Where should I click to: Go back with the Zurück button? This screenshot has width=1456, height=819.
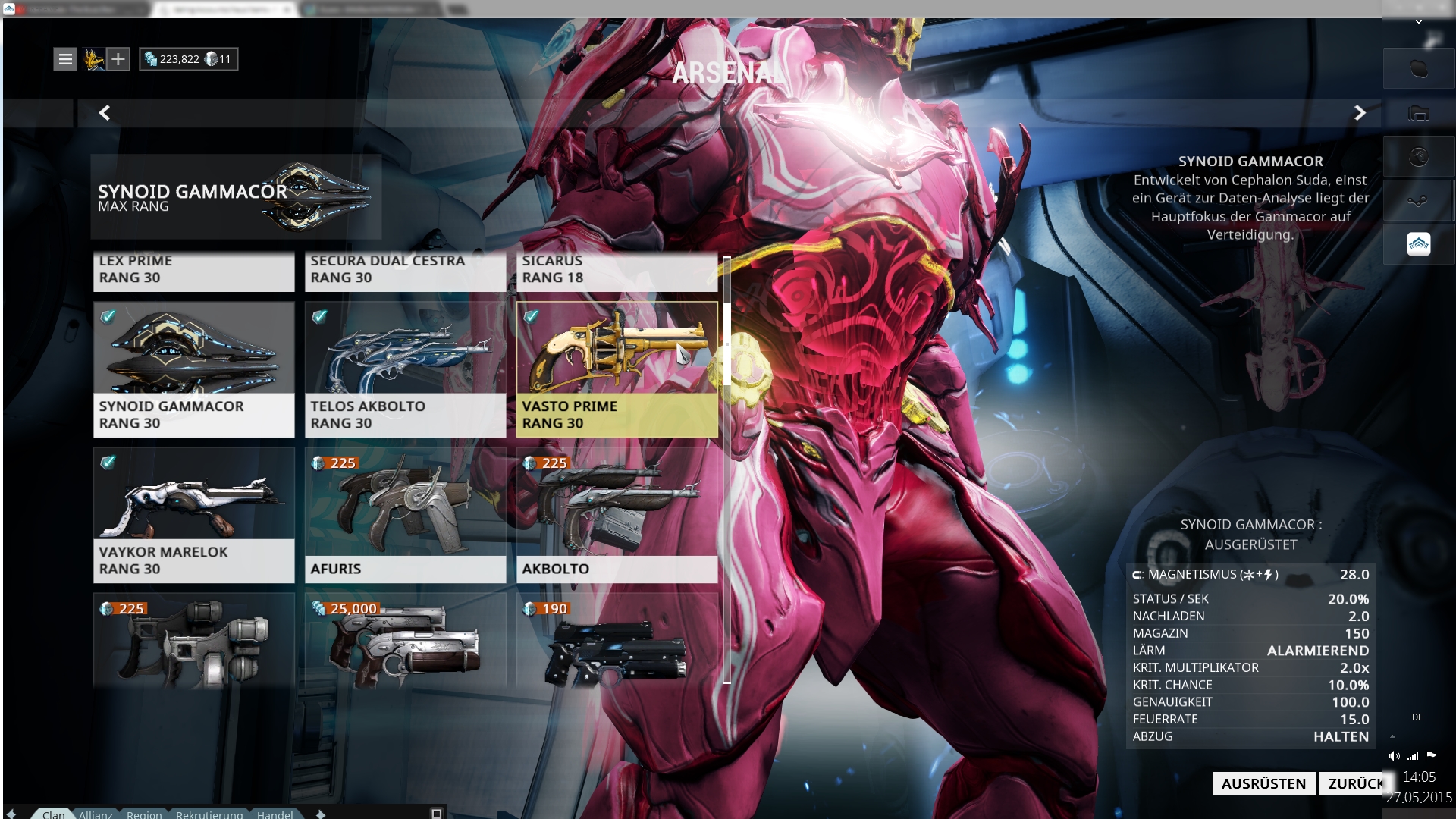[x=1355, y=783]
